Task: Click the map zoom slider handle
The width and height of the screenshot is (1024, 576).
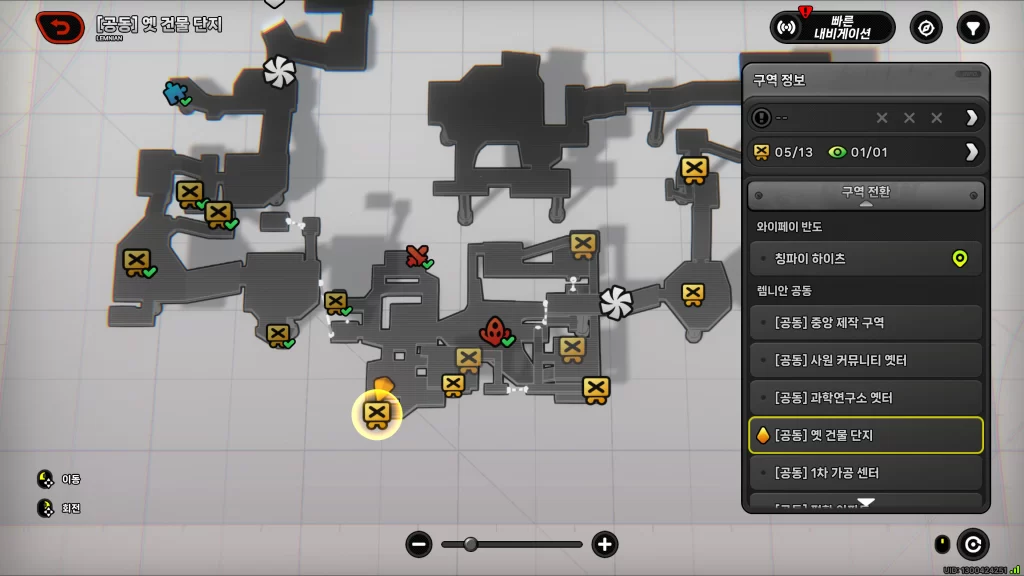Action: click(470, 544)
